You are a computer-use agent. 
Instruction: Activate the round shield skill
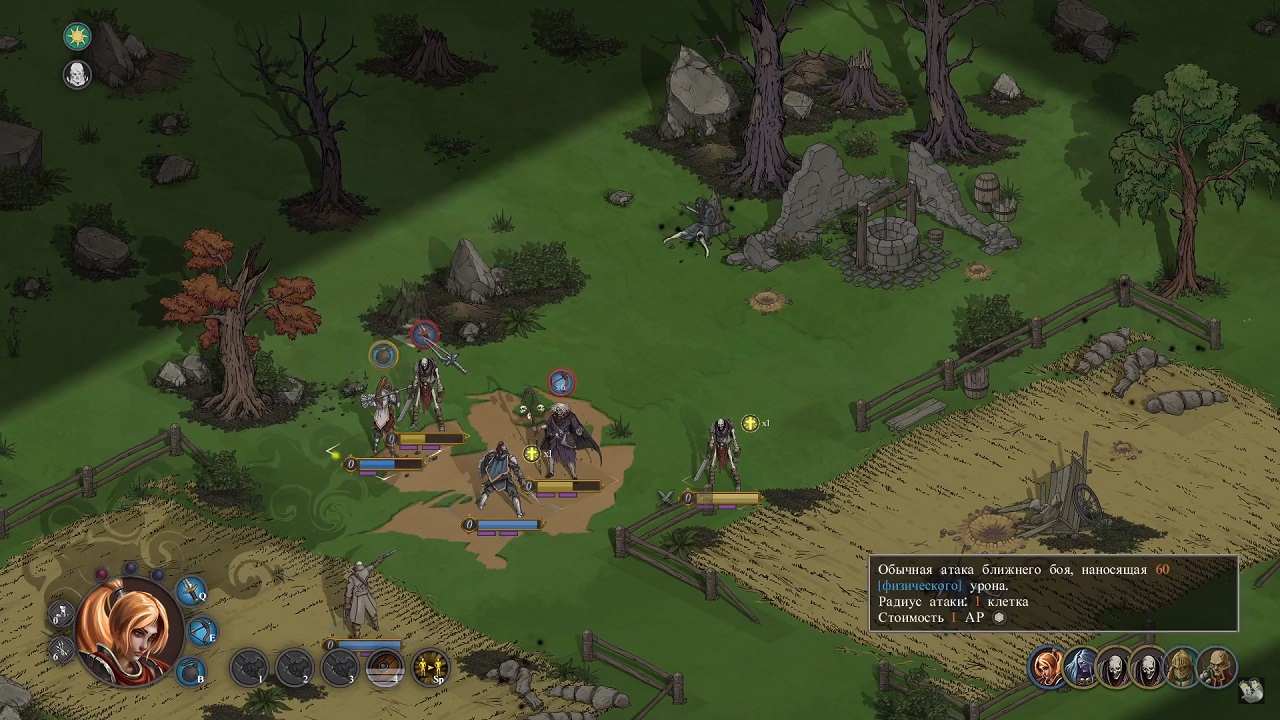(385, 667)
